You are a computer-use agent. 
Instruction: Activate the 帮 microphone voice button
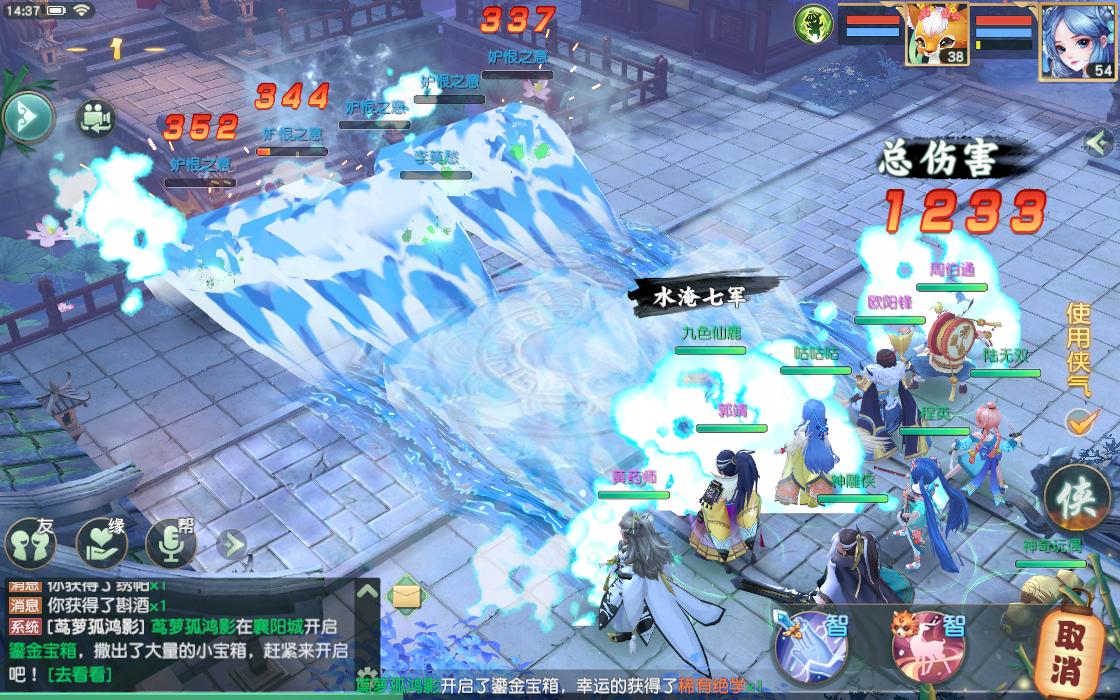pyautogui.click(x=170, y=545)
